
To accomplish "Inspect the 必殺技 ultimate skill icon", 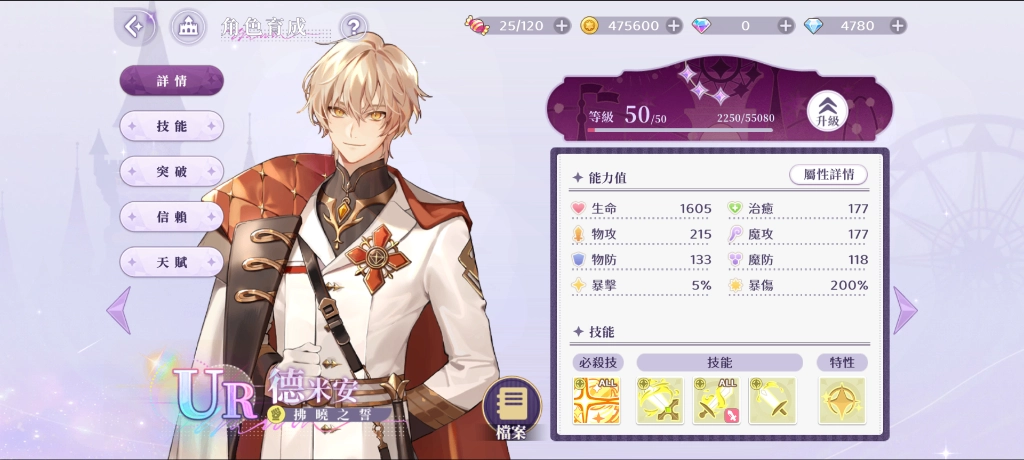I will [x=596, y=400].
